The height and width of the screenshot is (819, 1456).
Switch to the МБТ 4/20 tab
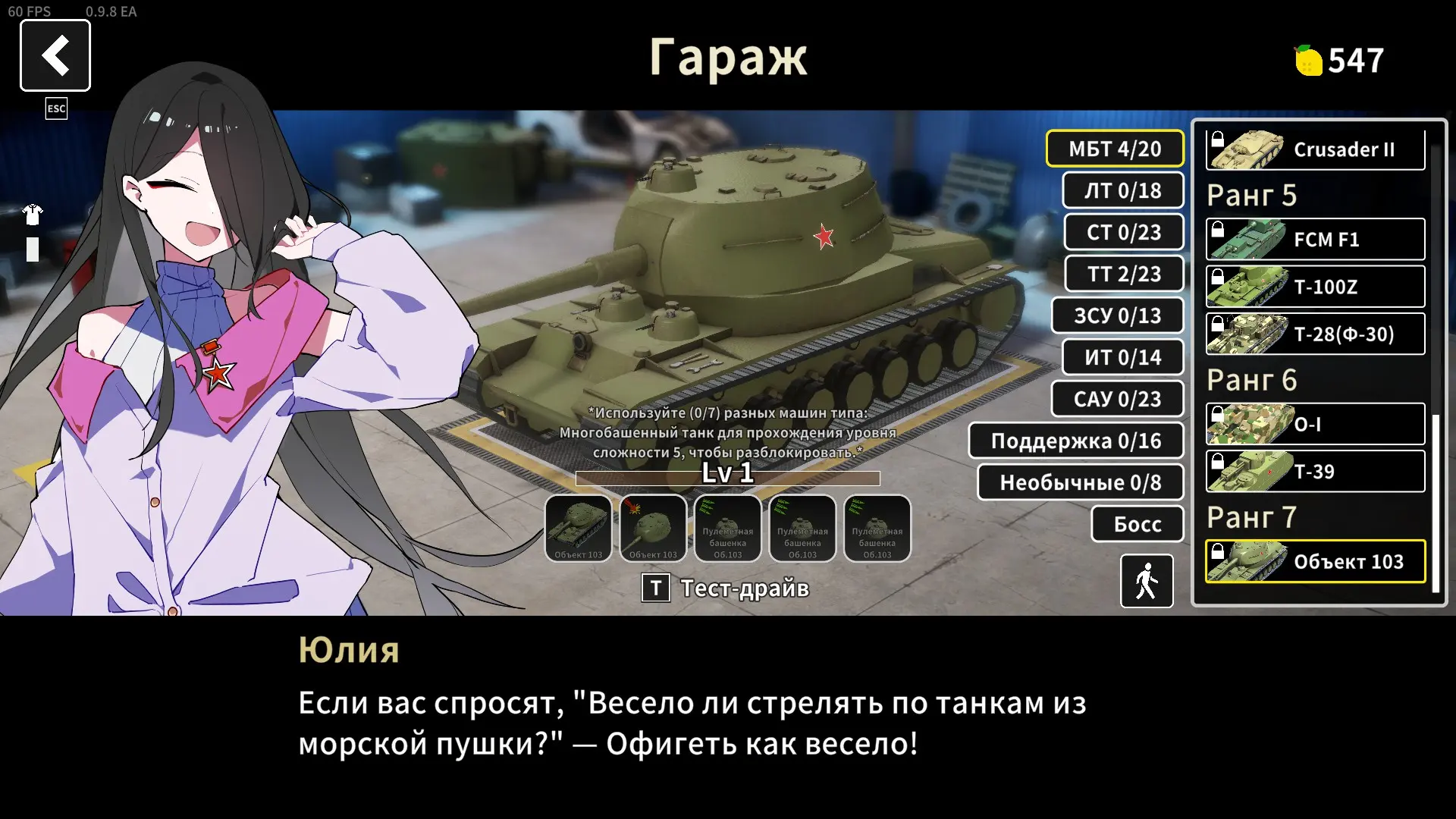click(1115, 149)
